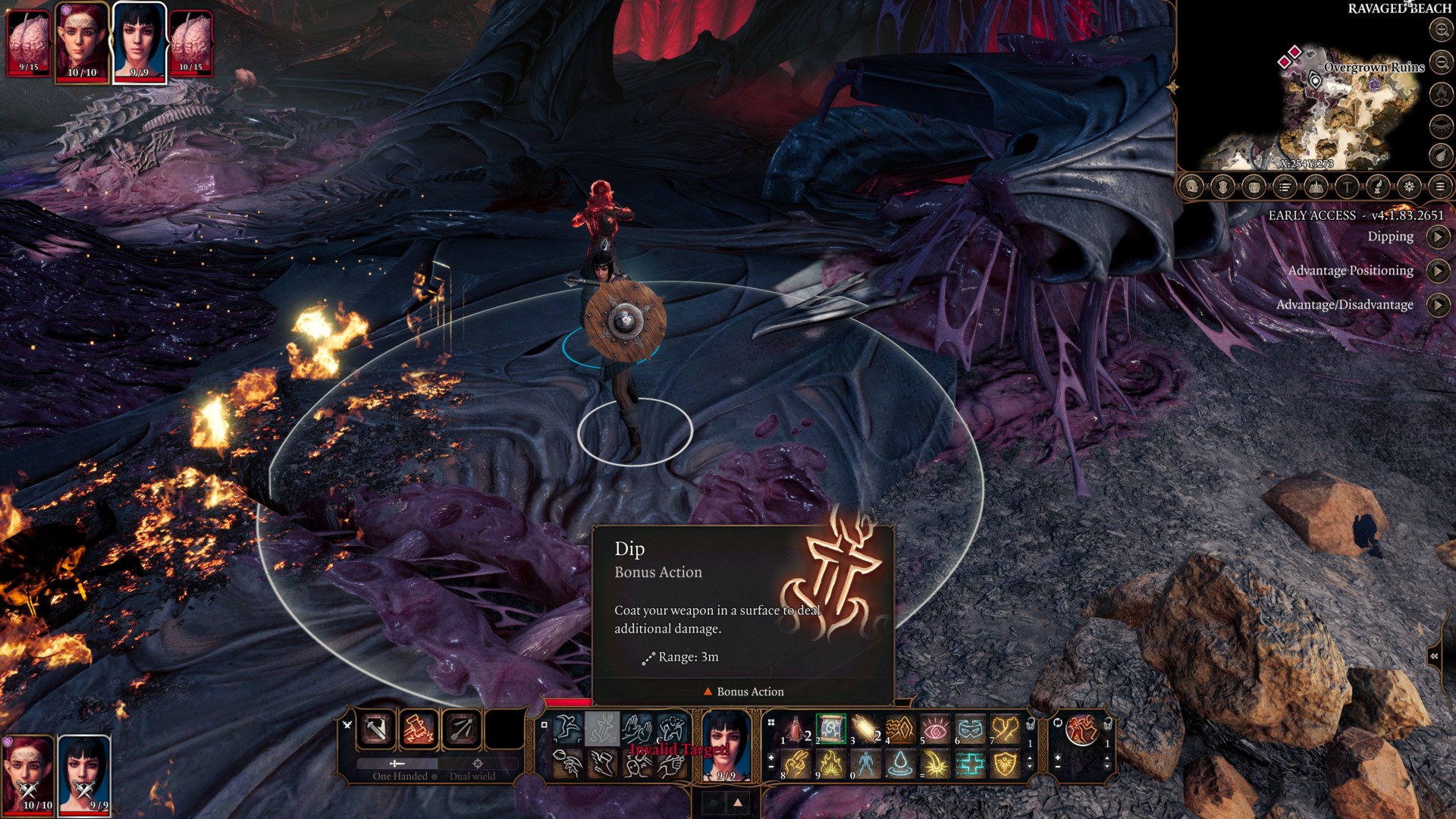Viewport: 1456px width, 819px height.
Task: Cast the eye spell in slot 5
Action: click(x=935, y=730)
